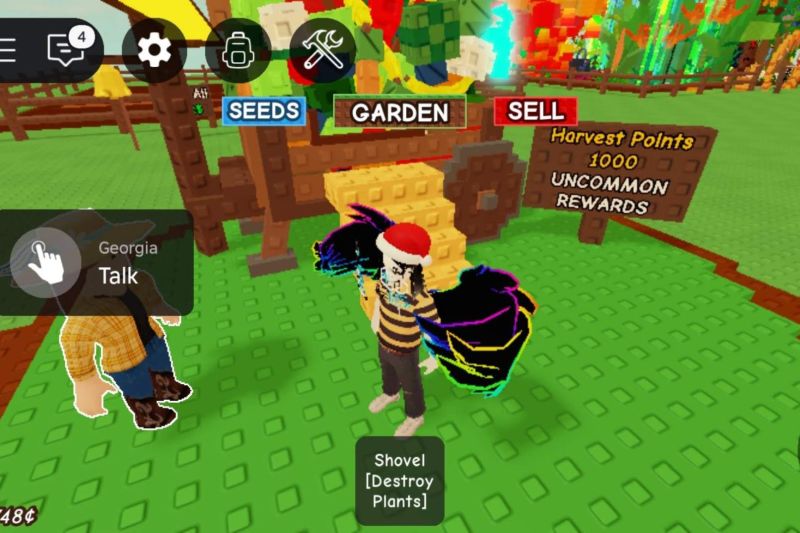
Task: Select the Shovel [Destroy Plants] slot
Action: 399,480
